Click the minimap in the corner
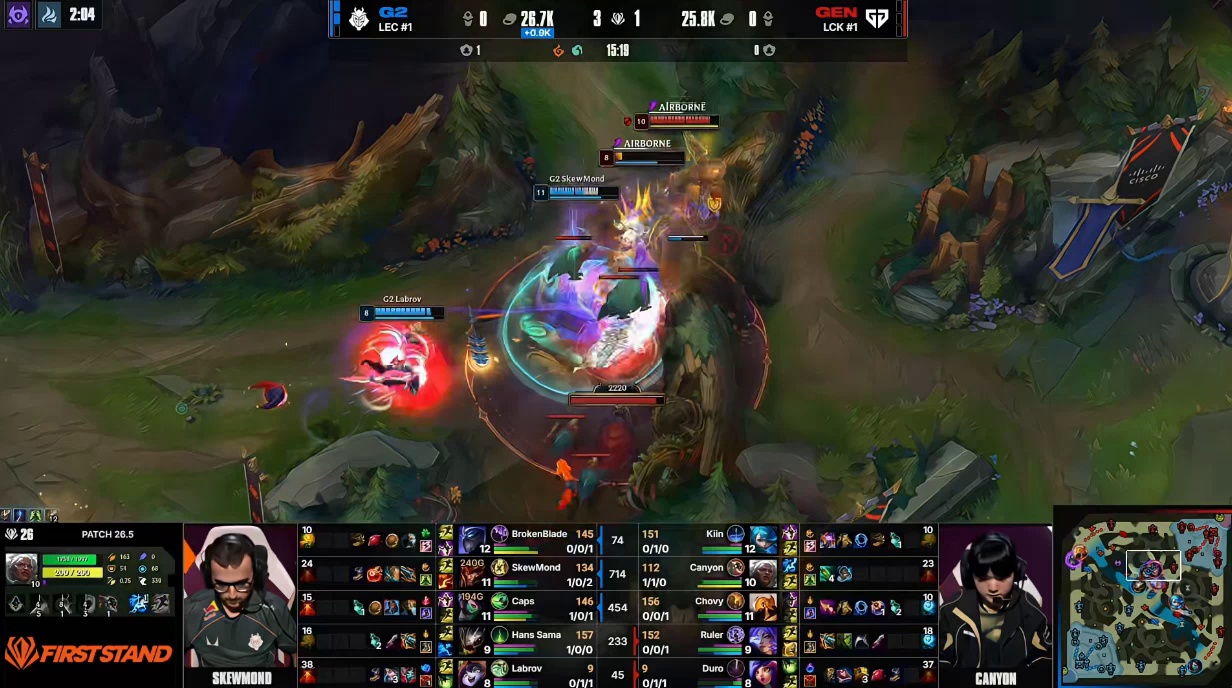 click(x=1144, y=597)
